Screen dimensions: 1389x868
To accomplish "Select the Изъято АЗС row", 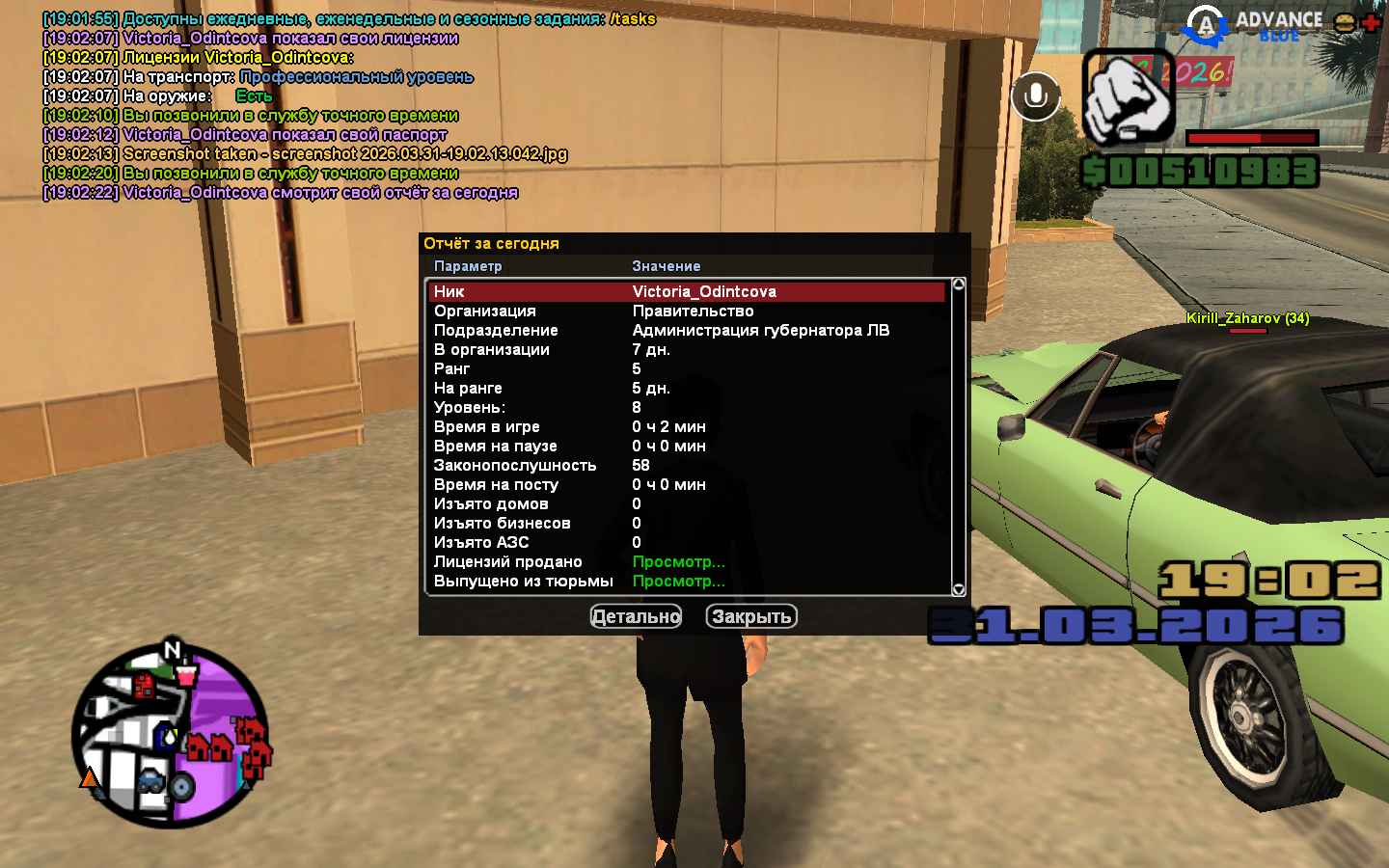I will coord(687,542).
